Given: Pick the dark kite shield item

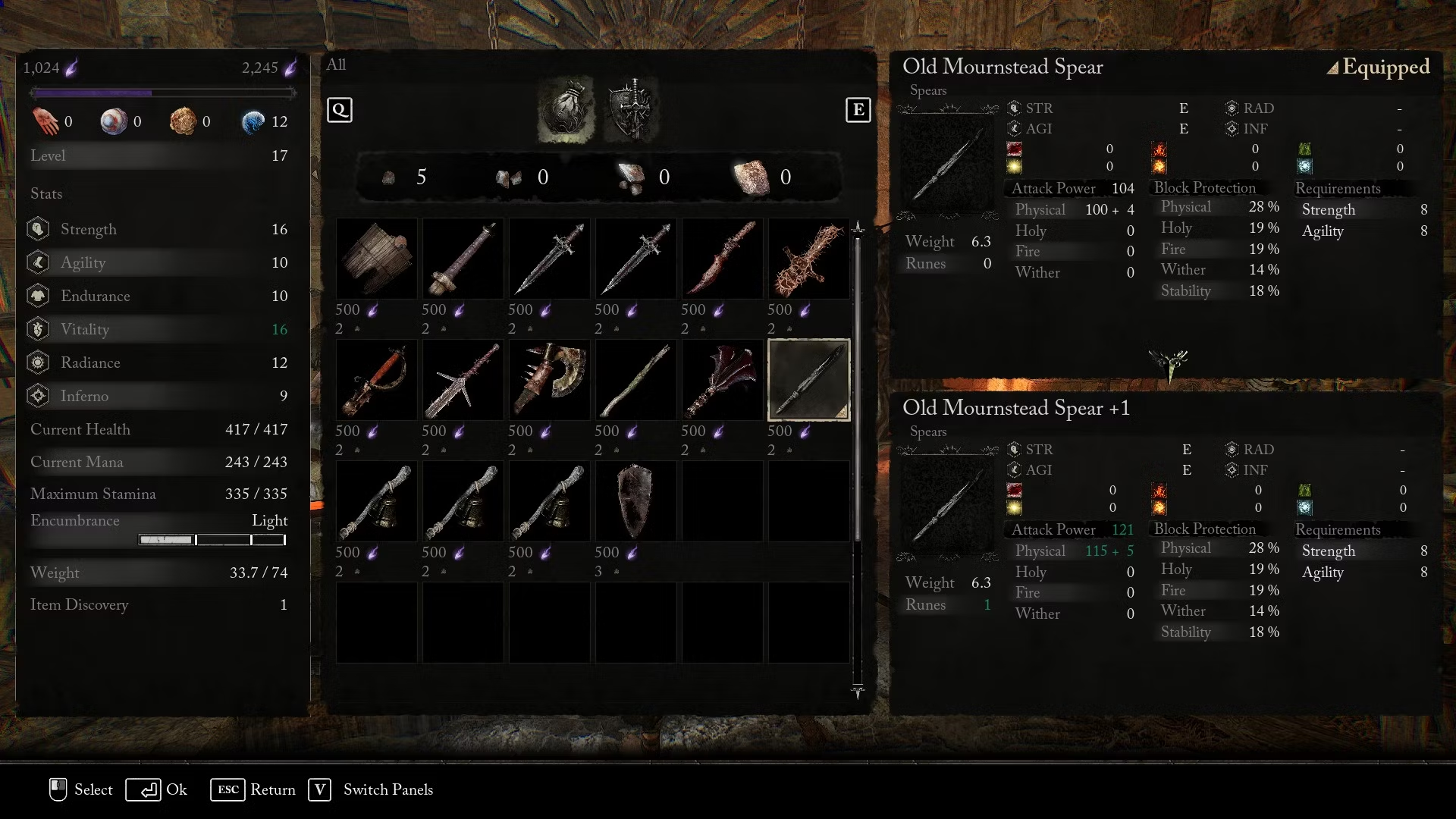Looking at the screenshot, I should (635, 501).
